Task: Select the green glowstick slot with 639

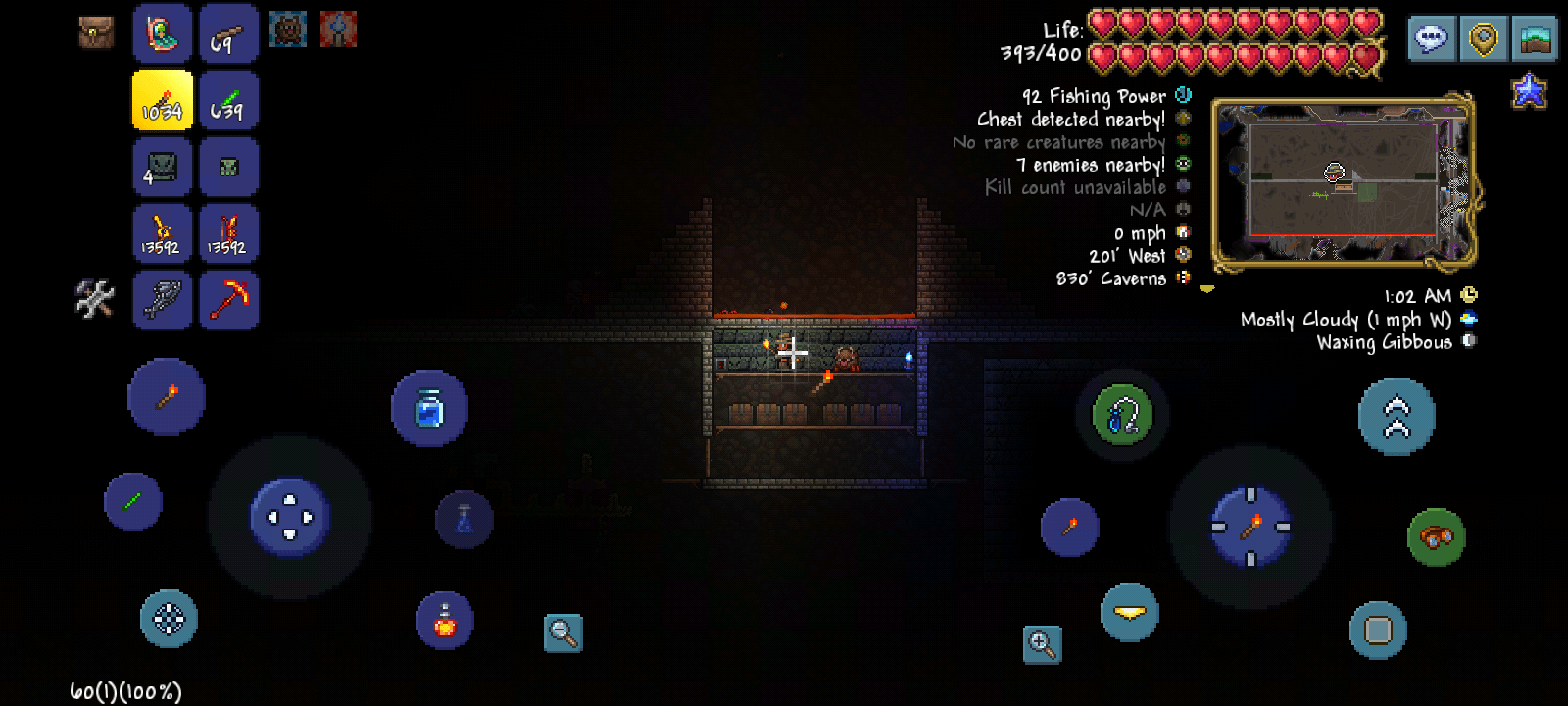Action: pos(228,101)
